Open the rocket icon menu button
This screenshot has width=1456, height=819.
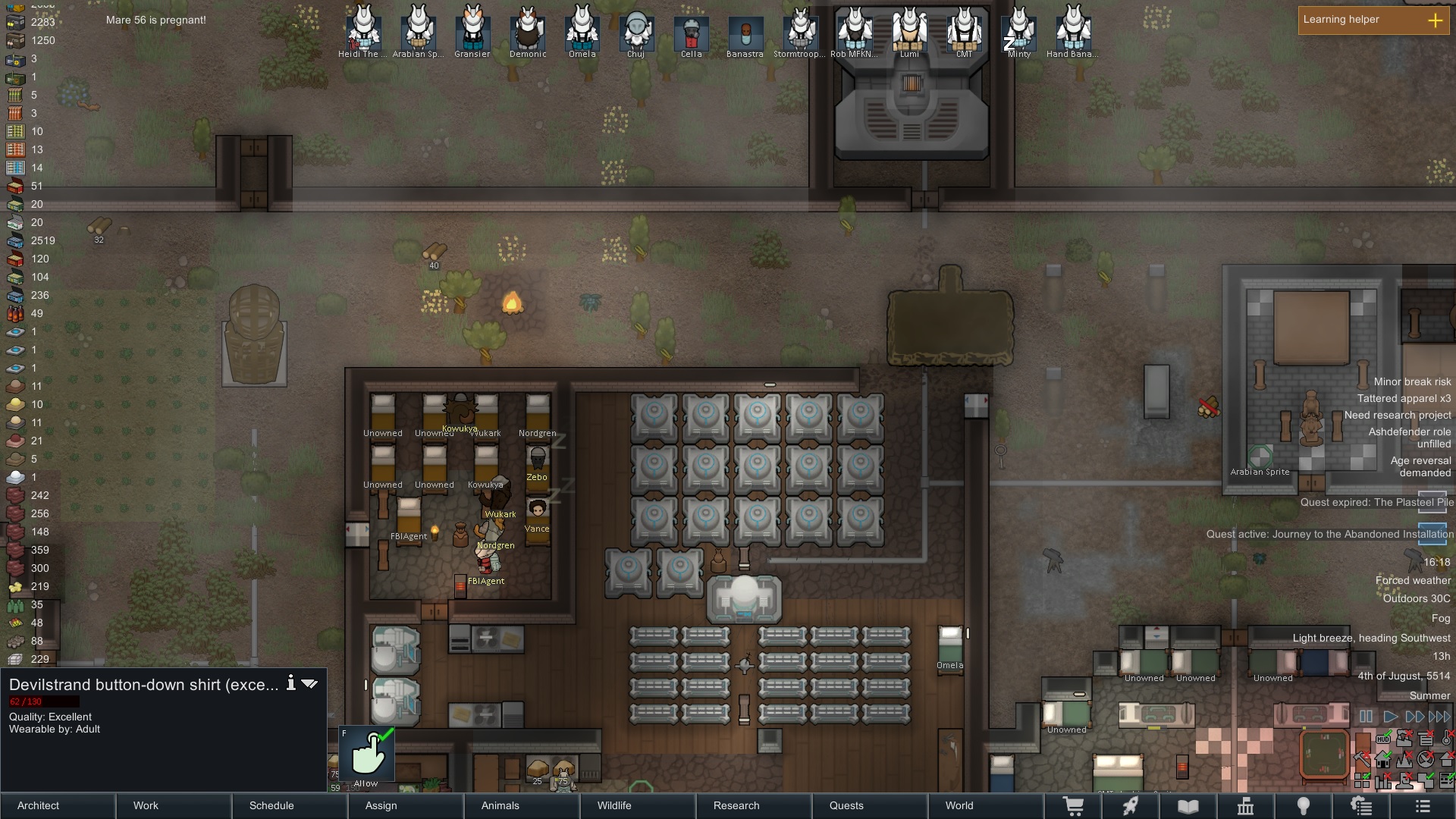click(x=1131, y=806)
